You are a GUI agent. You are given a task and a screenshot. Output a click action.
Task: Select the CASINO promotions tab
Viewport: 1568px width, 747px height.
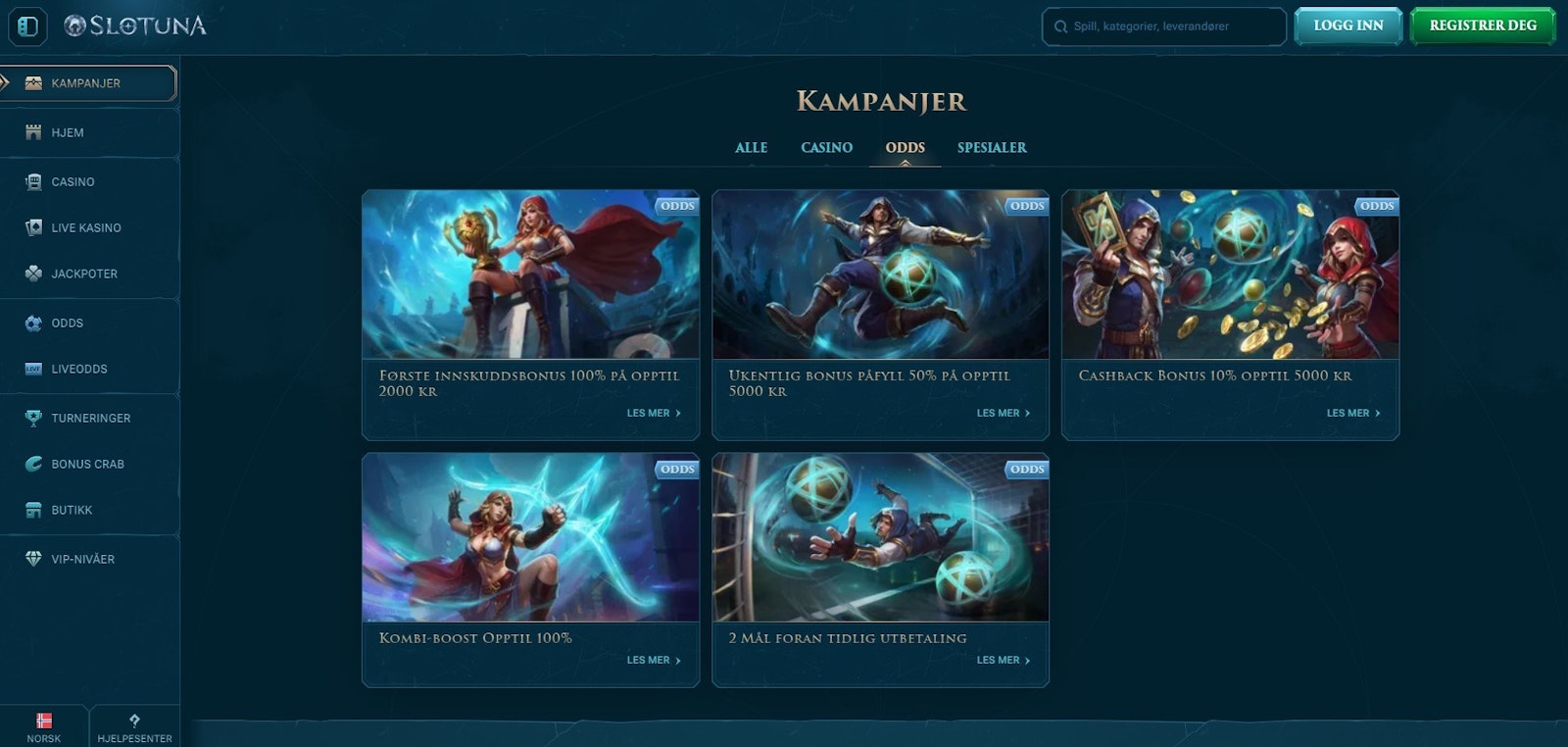(x=825, y=147)
